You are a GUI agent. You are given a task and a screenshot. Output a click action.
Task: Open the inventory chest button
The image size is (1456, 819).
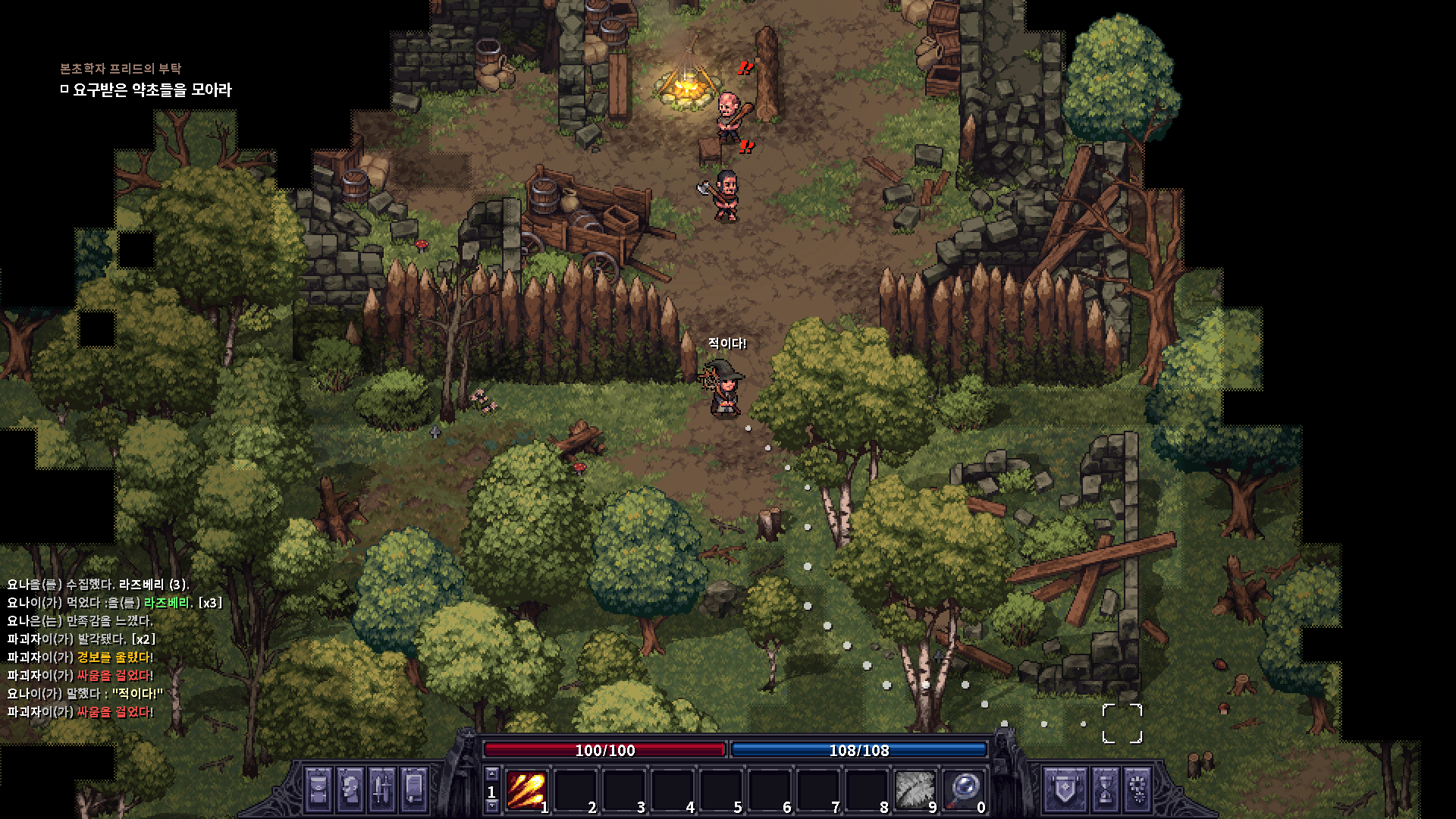[318, 789]
